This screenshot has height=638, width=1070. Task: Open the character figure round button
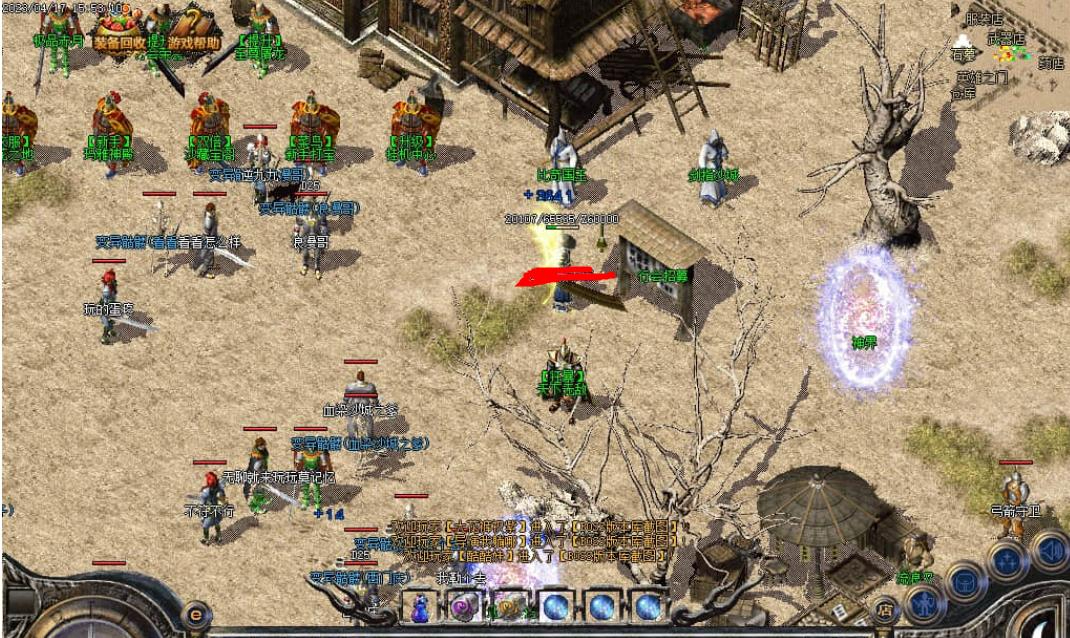pyautogui.click(x=925, y=603)
